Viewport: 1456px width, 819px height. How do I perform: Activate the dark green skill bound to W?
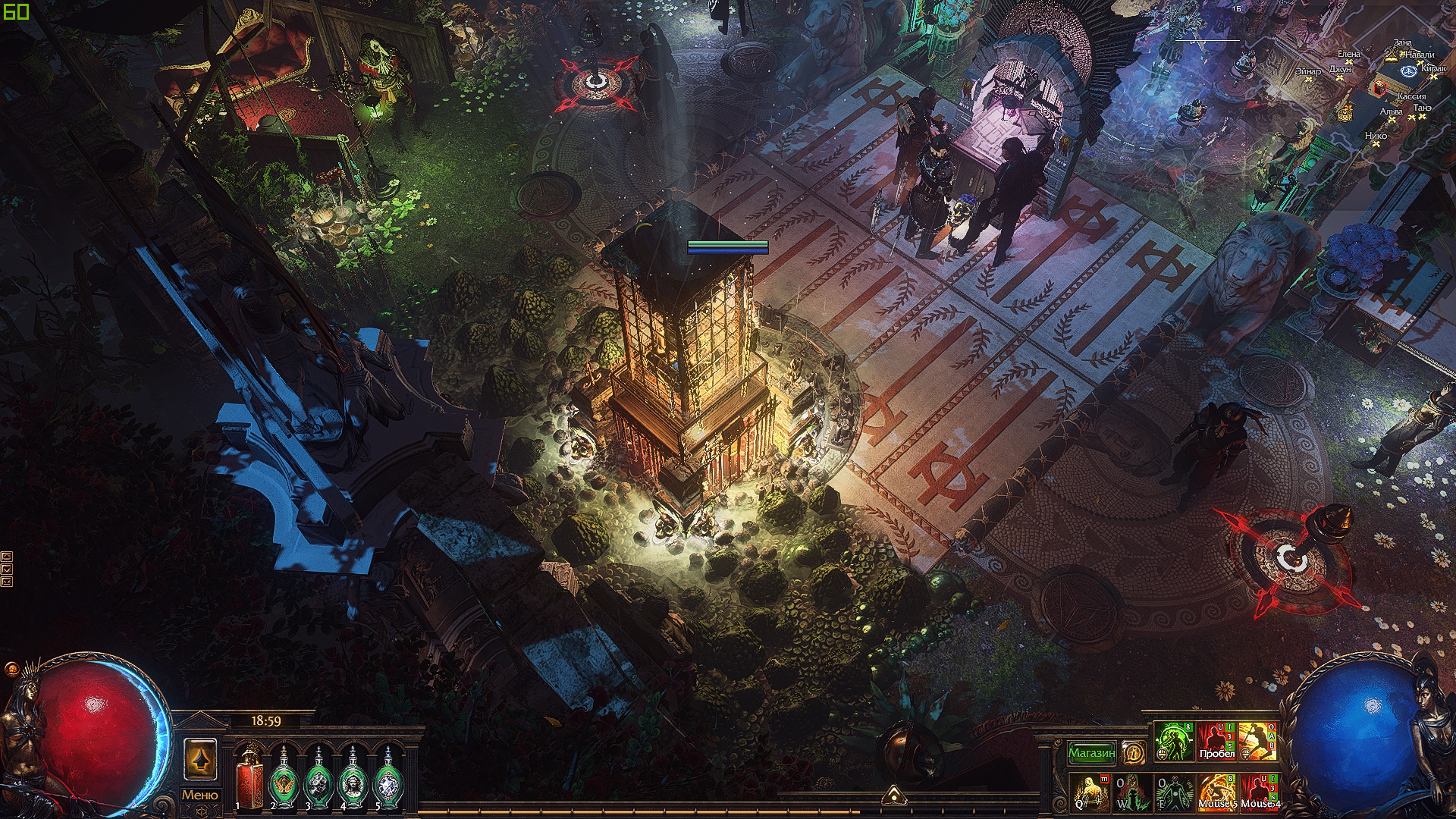click(1131, 792)
